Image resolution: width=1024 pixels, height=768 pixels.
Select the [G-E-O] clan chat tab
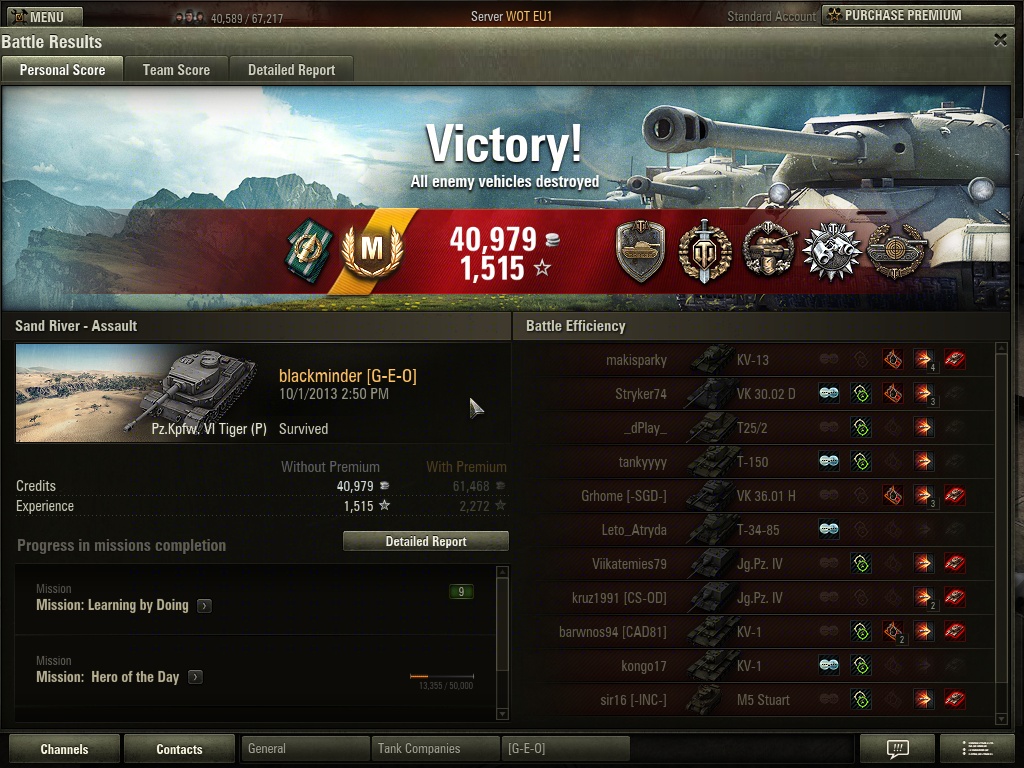(565, 748)
